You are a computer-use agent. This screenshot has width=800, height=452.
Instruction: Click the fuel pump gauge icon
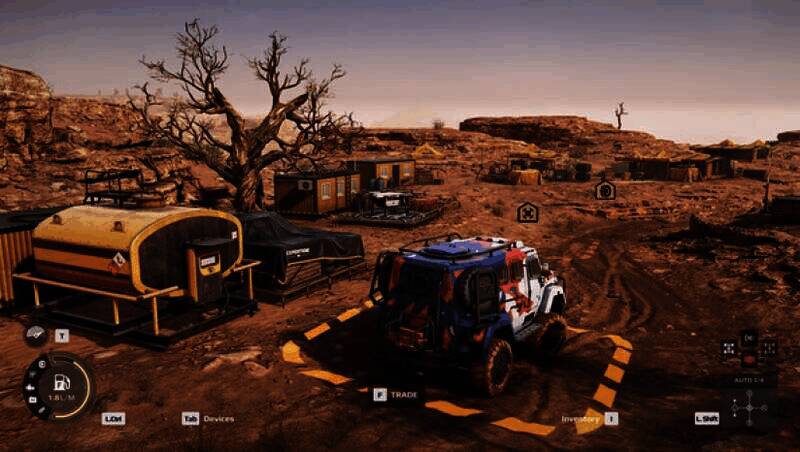(x=62, y=381)
